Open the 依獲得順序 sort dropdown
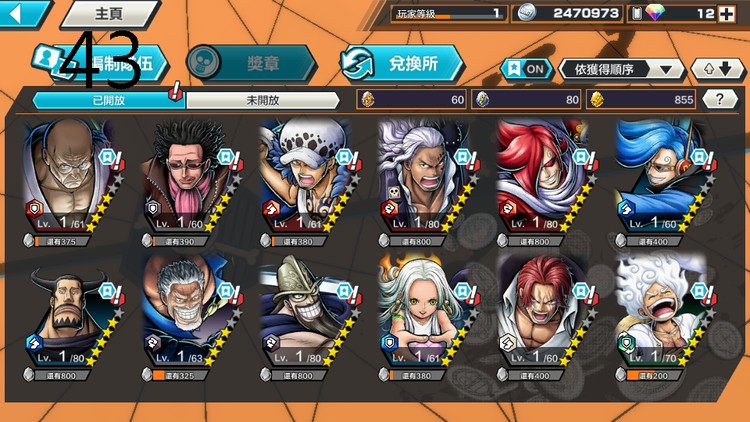Image resolution: width=750 pixels, height=422 pixels. (622, 69)
